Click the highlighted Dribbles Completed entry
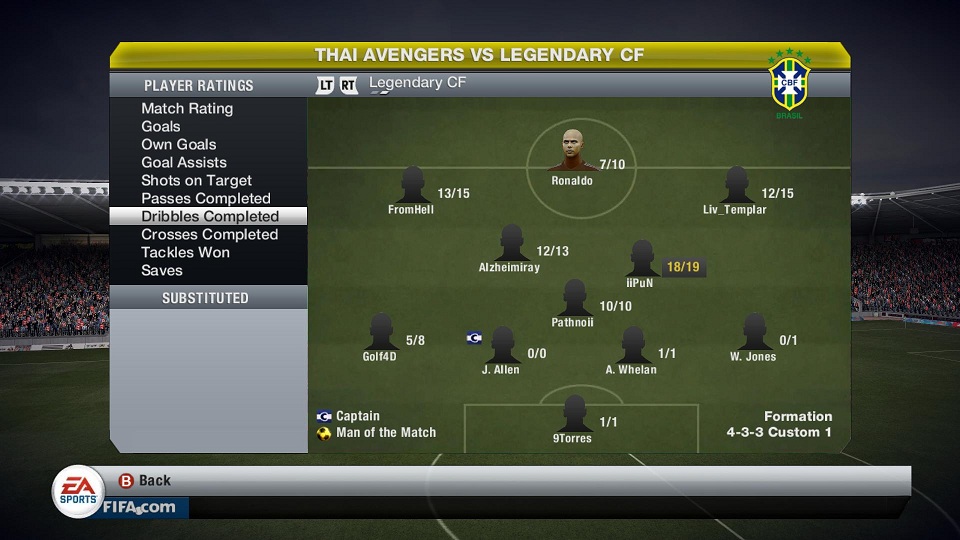The height and width of the screenshot is (540, 960). (209, 216)
